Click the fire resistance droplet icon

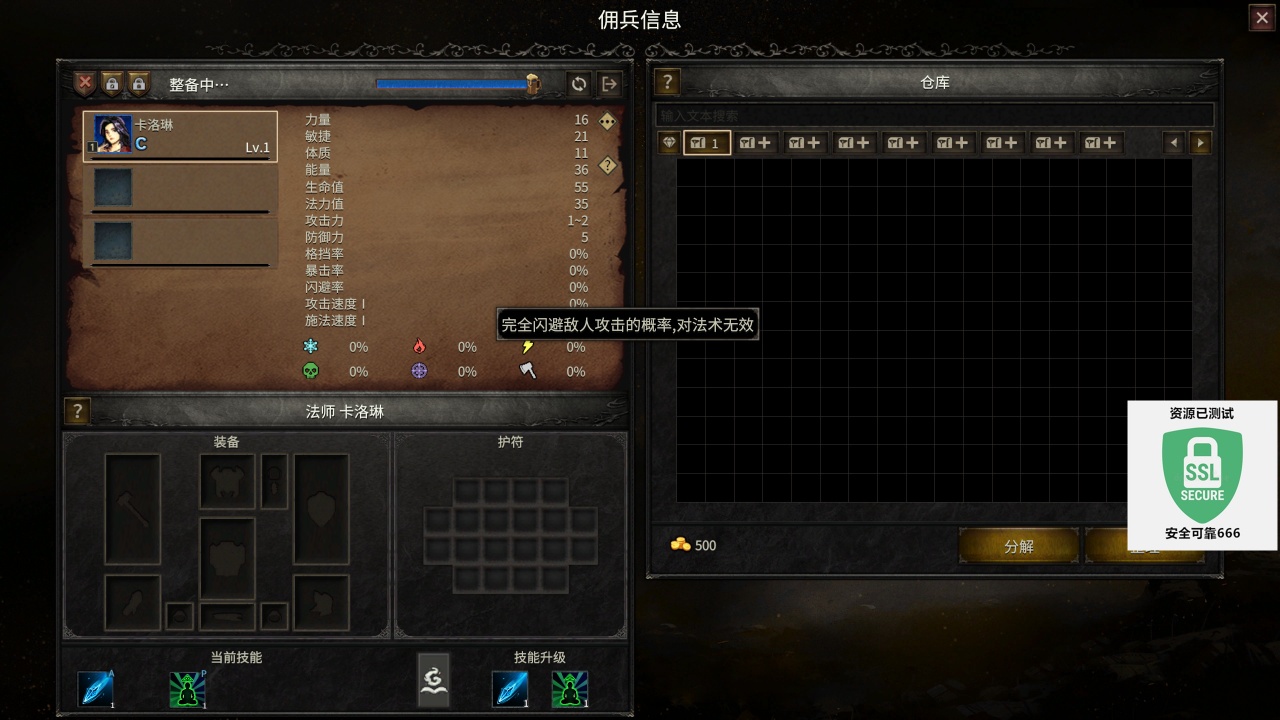pyautogui.click(x=420, y=345)
